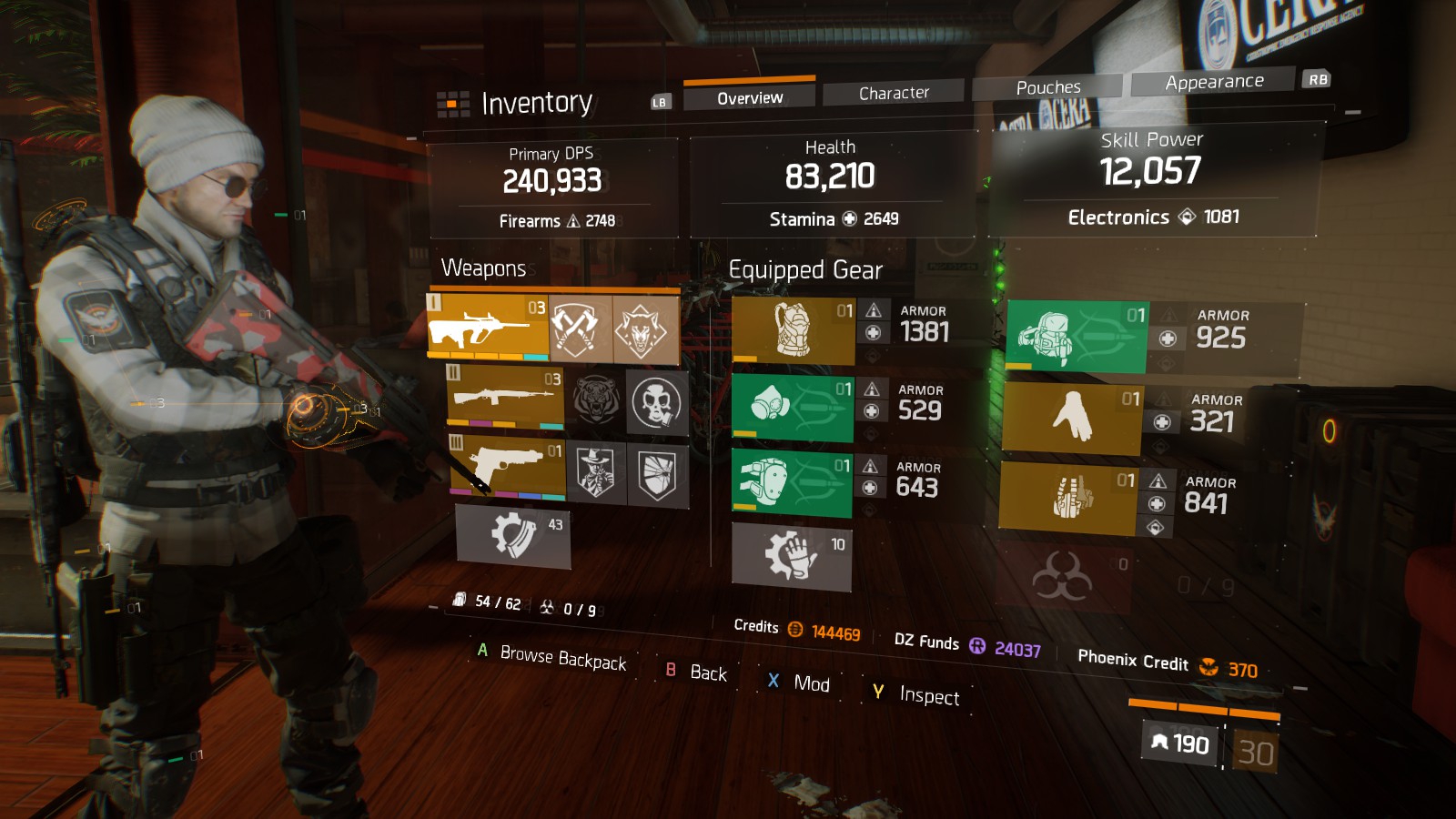Choose the sidearm pistol slot
This screenshot has width=1456, height=819.
click(x=508, y=467)
